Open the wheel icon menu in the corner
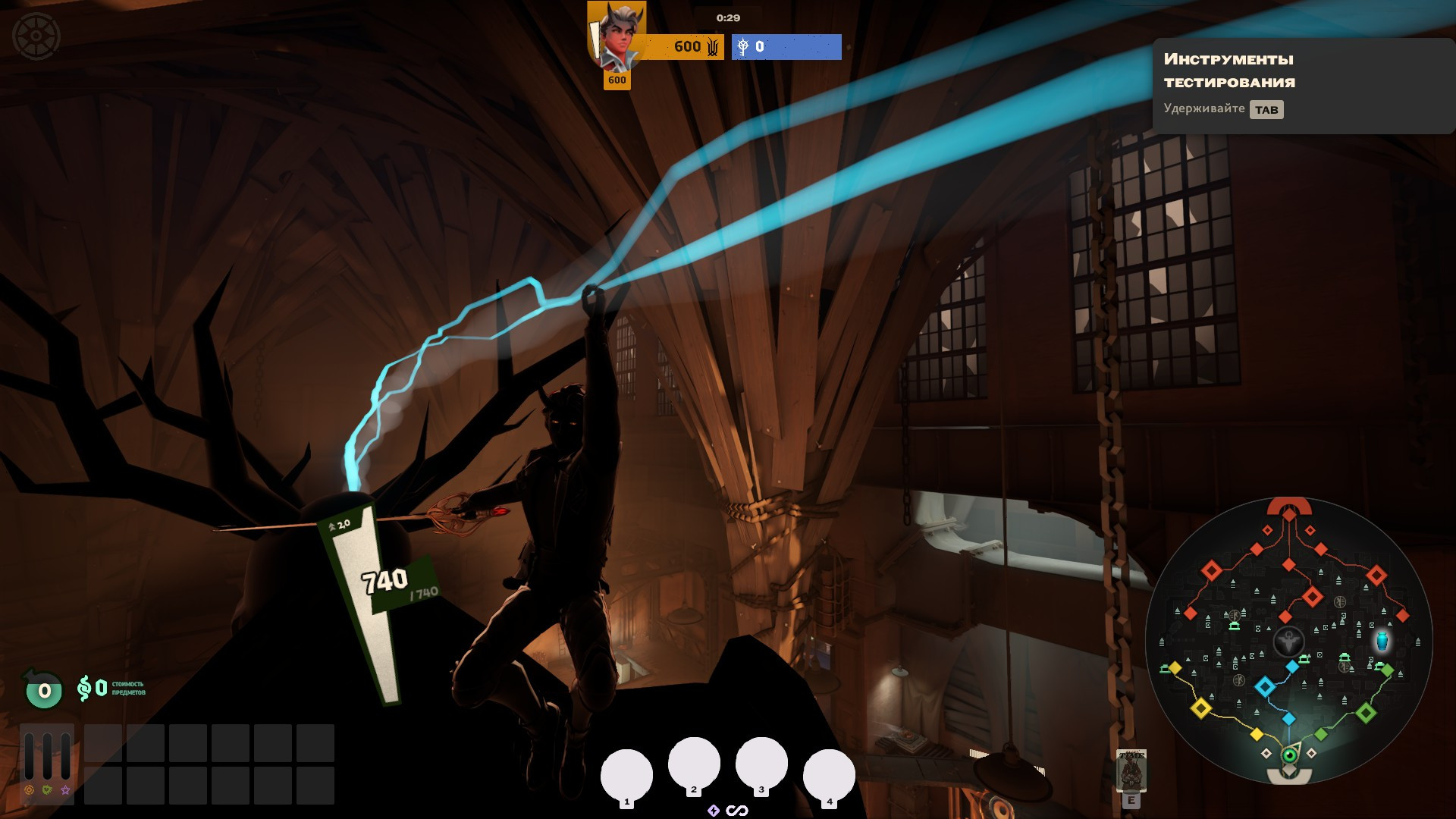1456x819 pixels. pos(36,36)
